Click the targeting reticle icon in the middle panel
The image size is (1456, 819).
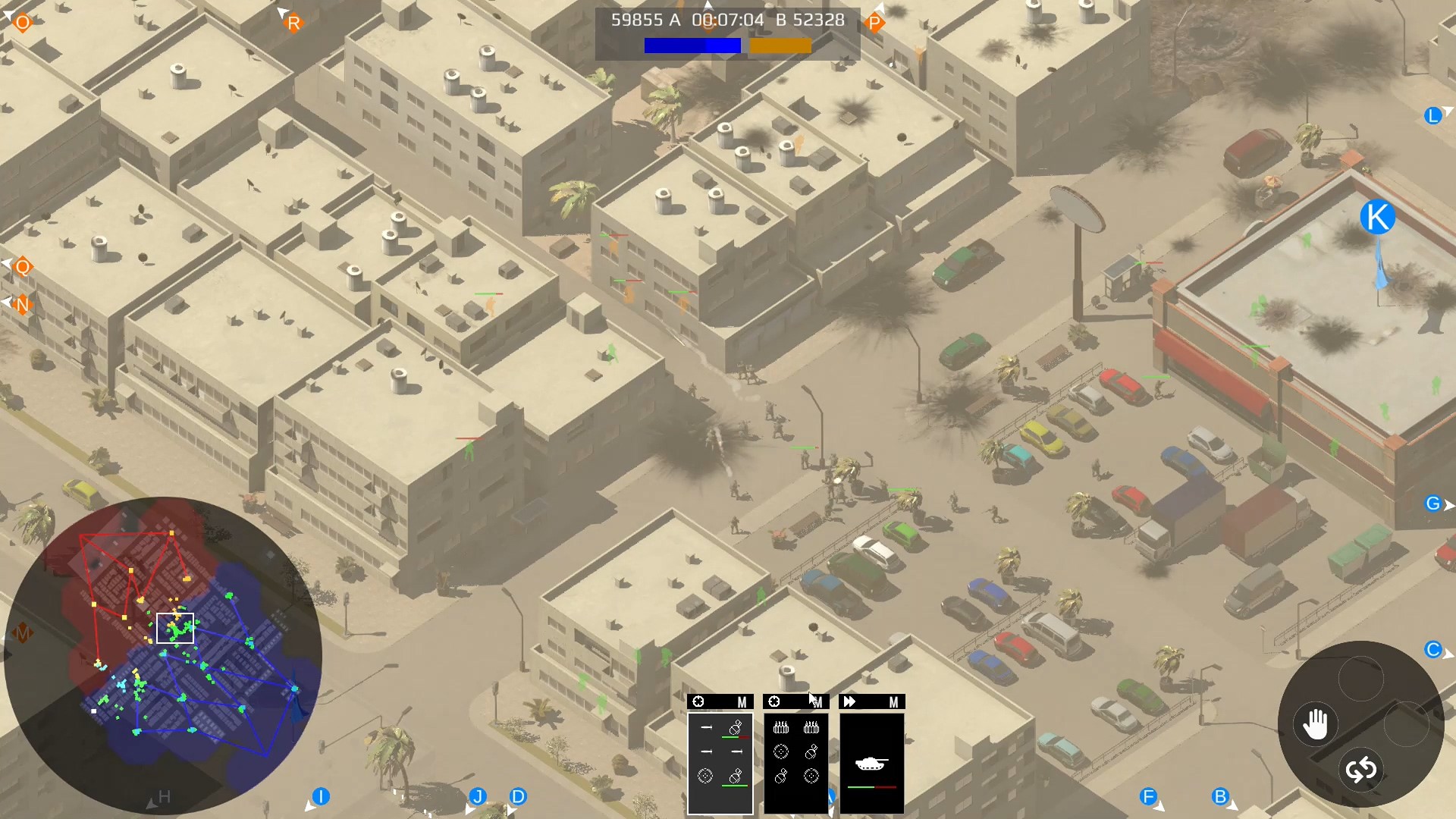[x=781, y=752]
